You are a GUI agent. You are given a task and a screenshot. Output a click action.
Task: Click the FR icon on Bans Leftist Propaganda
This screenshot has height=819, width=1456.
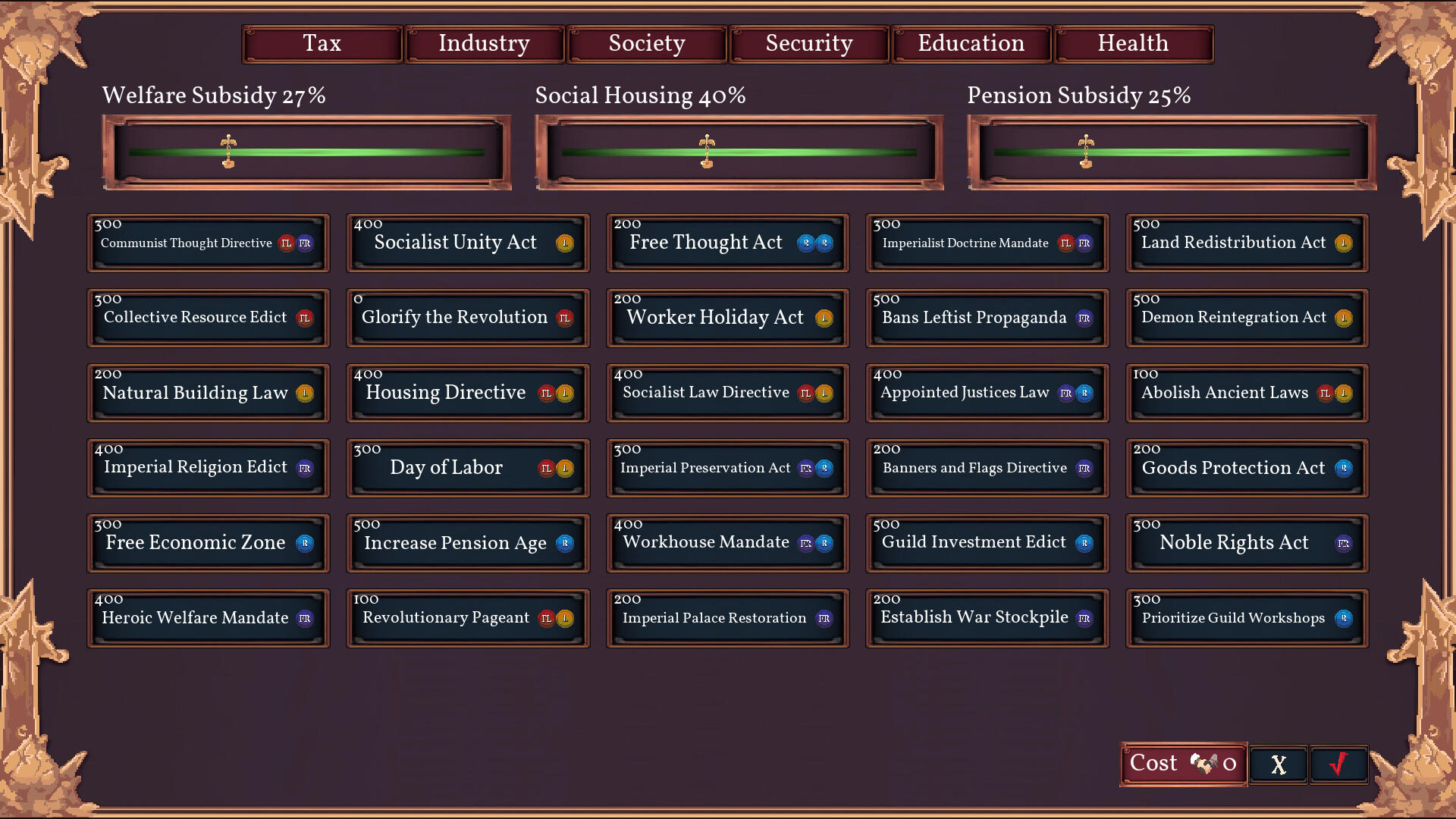tap(1086, 318)
